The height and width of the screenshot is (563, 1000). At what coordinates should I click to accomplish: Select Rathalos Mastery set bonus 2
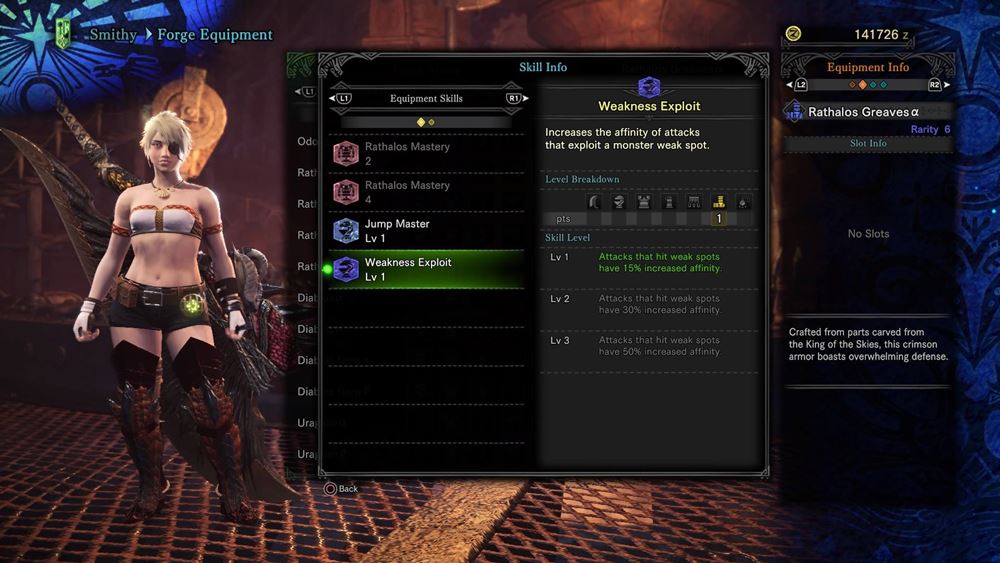[428, 153]
